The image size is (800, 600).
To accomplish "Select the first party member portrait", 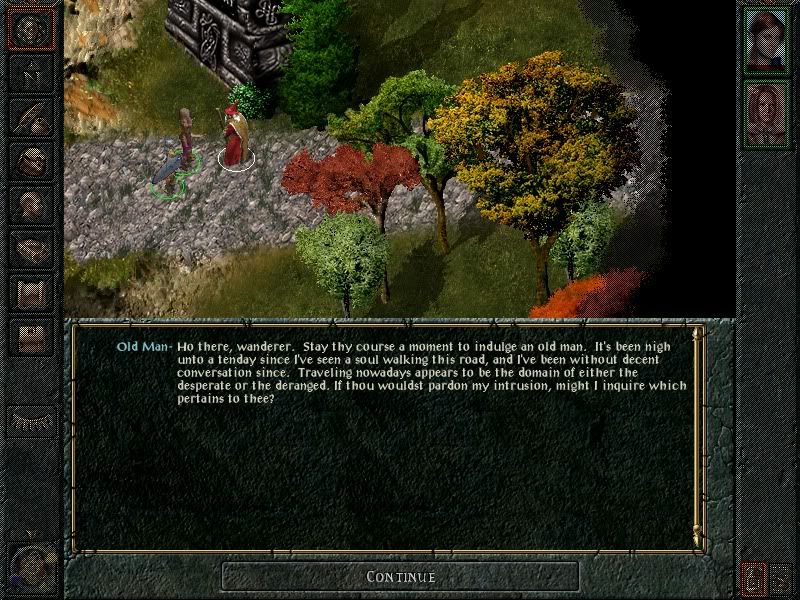I will click(767, 40).
